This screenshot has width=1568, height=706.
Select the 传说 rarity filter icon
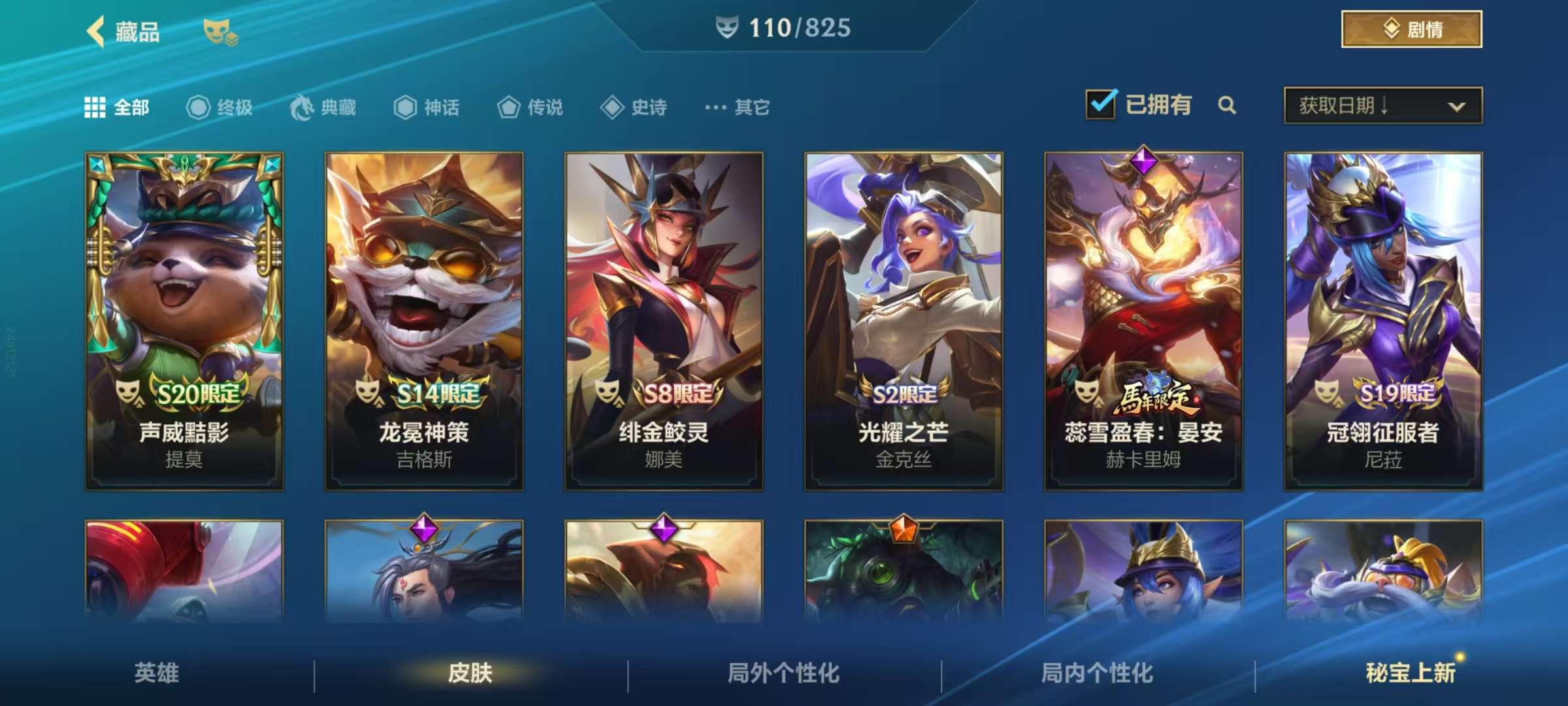510,107
